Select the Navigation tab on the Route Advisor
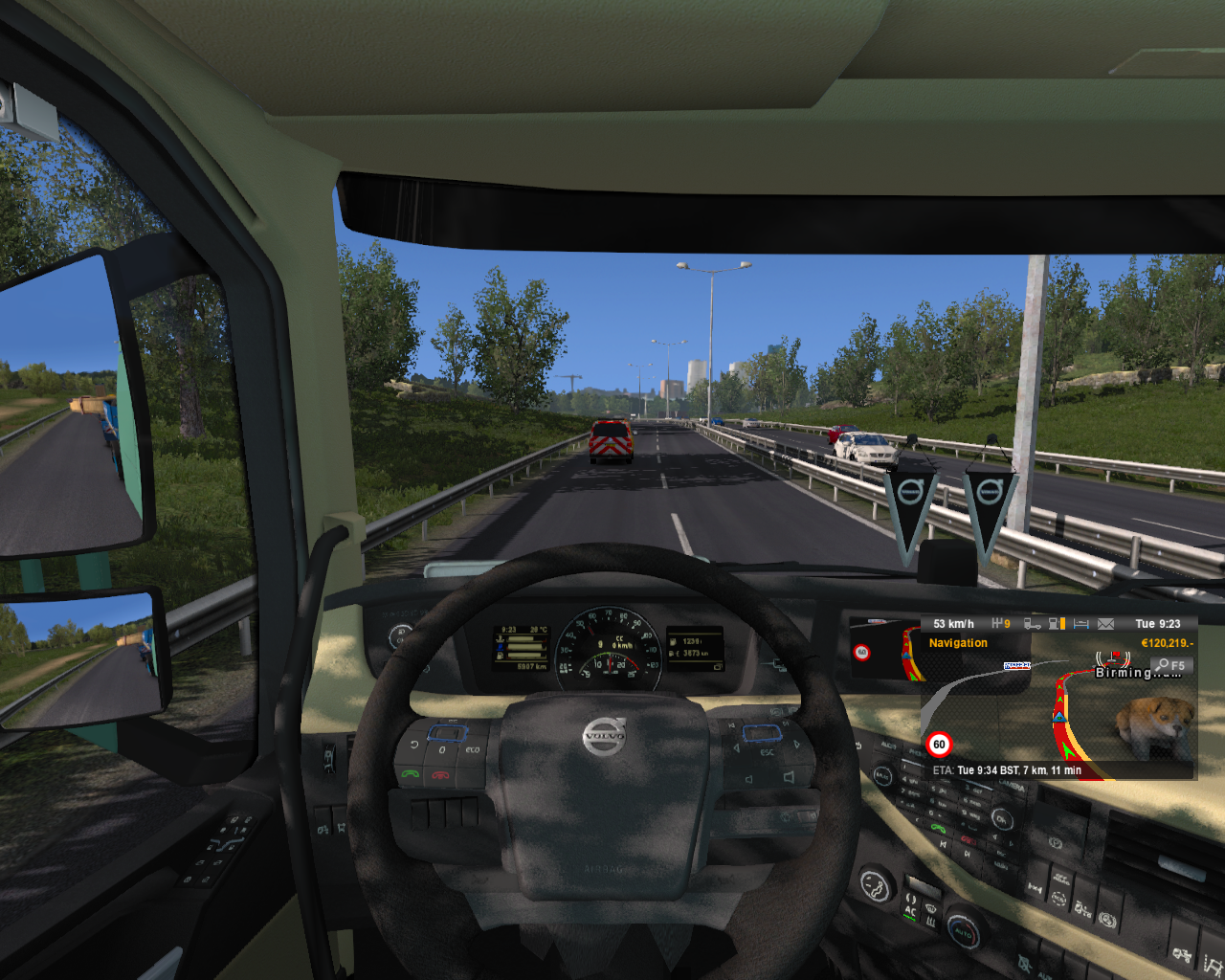This screenshot has width=1225, height=980. [x=957, y=642]
